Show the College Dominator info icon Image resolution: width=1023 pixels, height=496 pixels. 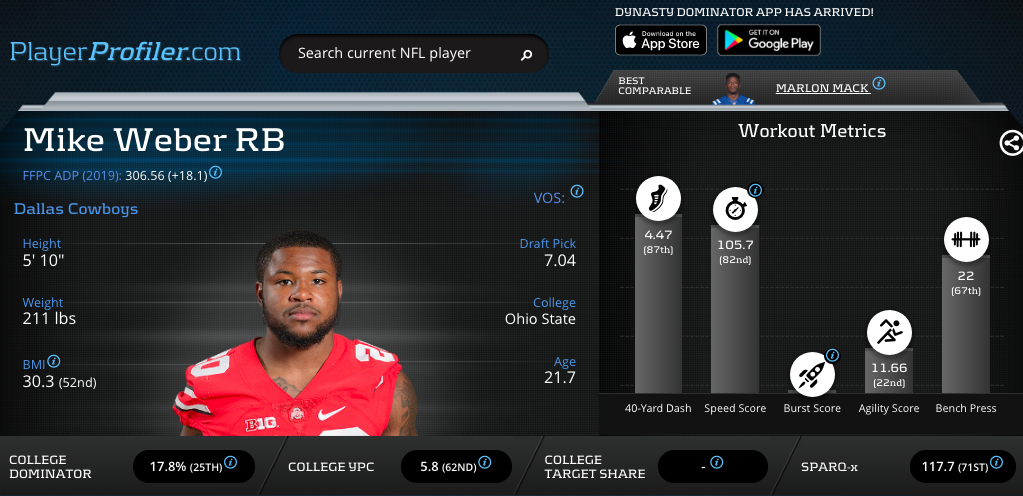(230, 462)
